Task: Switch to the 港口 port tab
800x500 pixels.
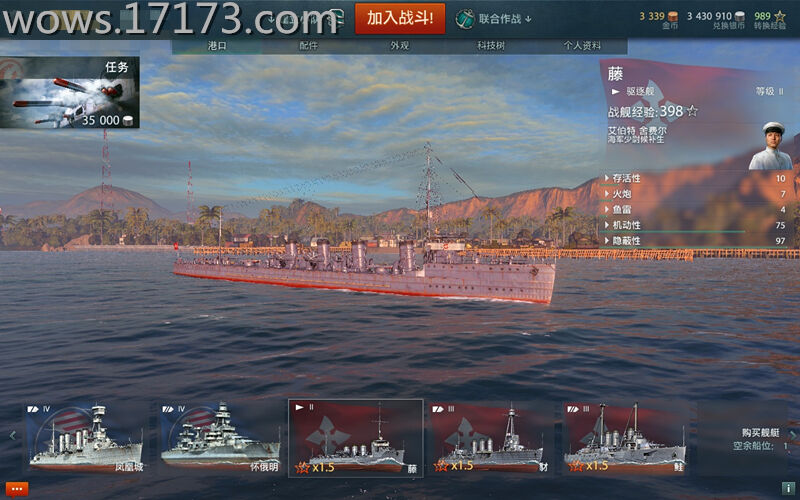Action: 217,45
